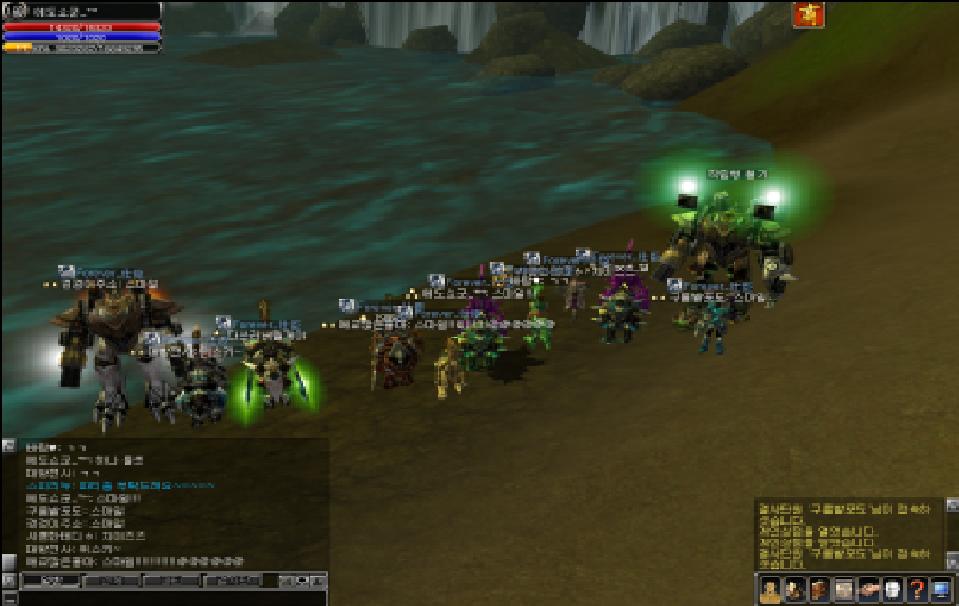Select the pointing hand icon in menu bar
This screenshot has width=959, height=606.
868,589
